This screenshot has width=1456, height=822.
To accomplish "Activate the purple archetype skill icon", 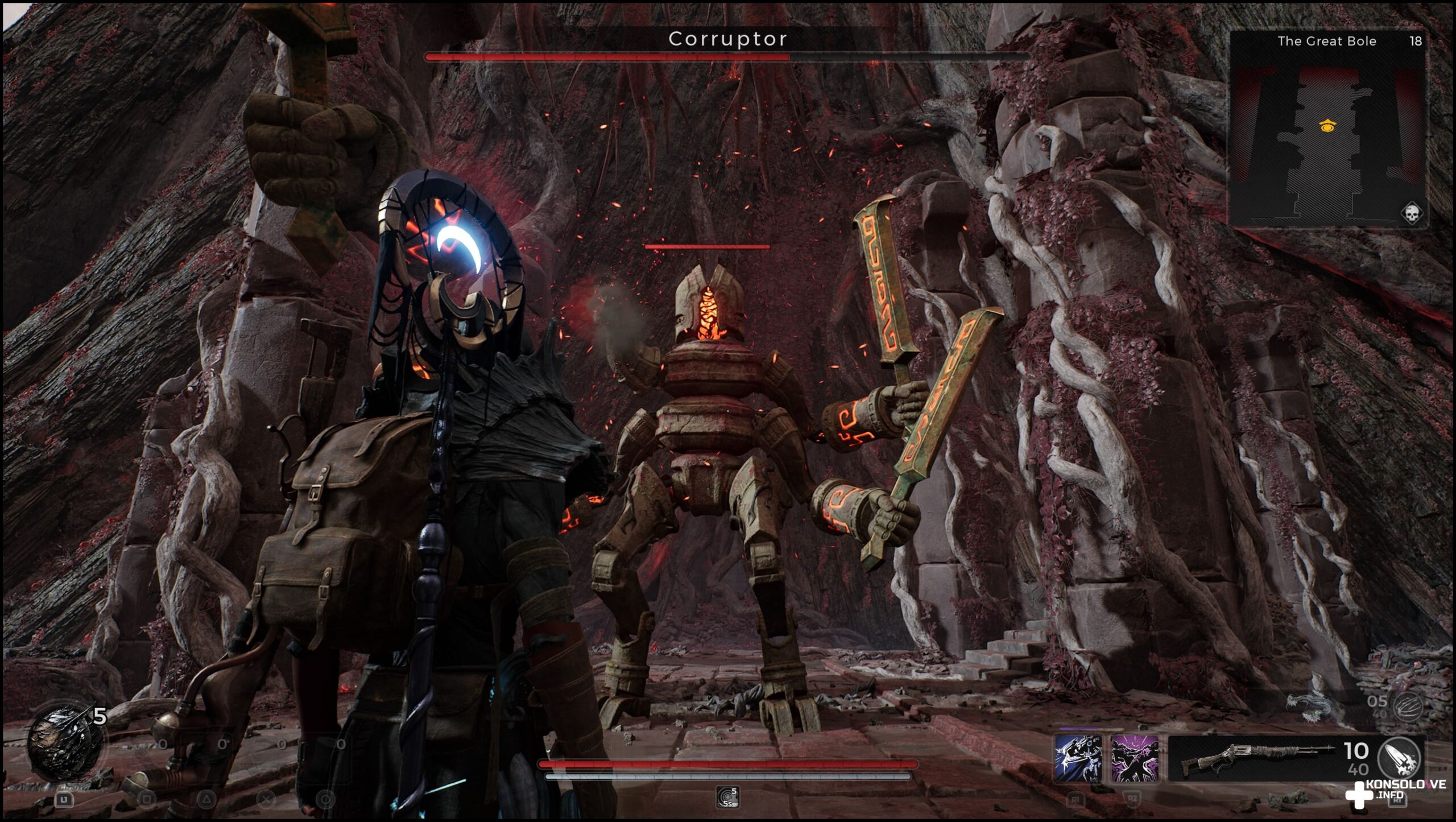I will click(1135, 758).
